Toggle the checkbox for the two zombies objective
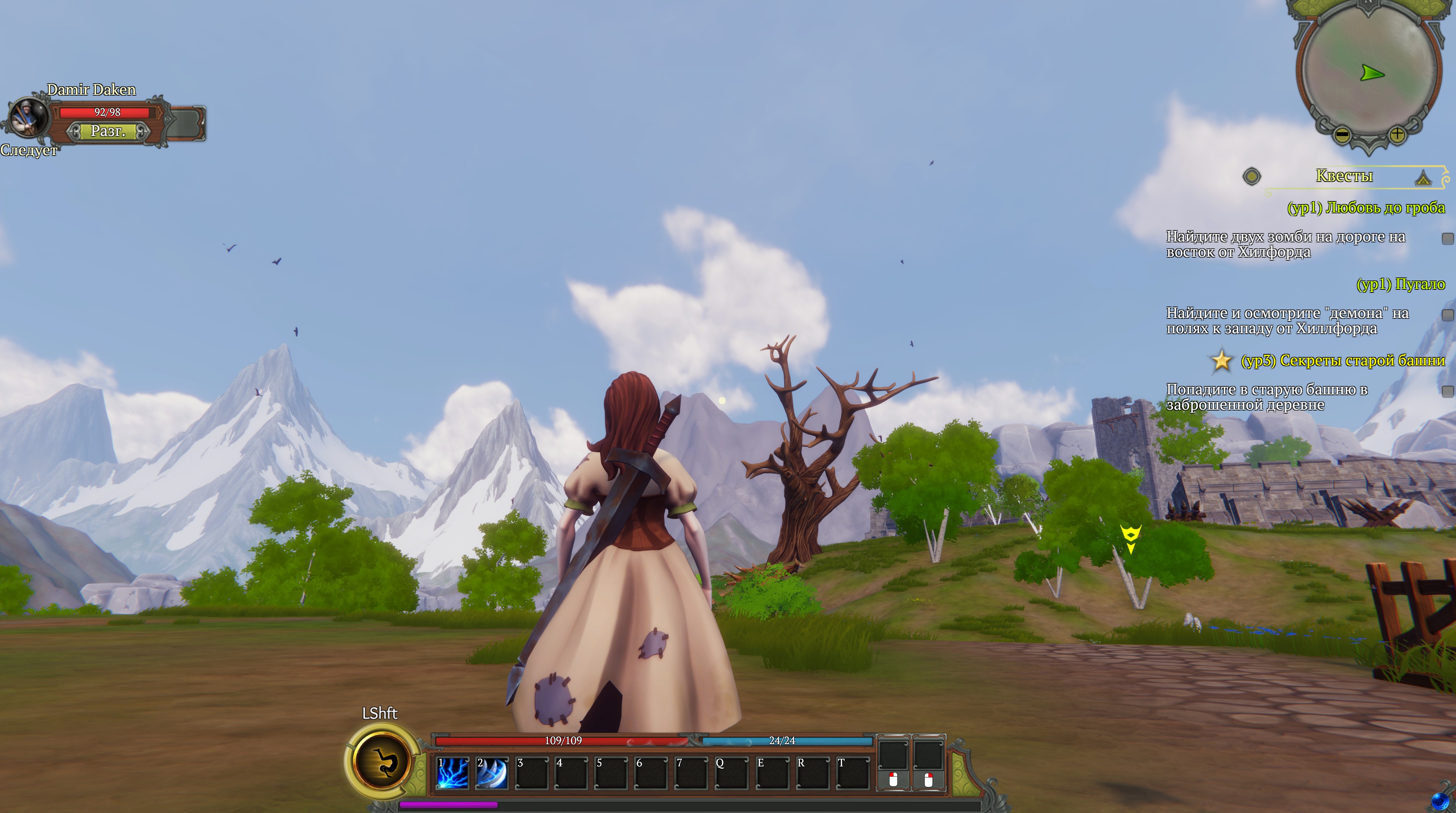Image resolution: width=1456 pixels, height=813 pixels. tap(1448, 239)
